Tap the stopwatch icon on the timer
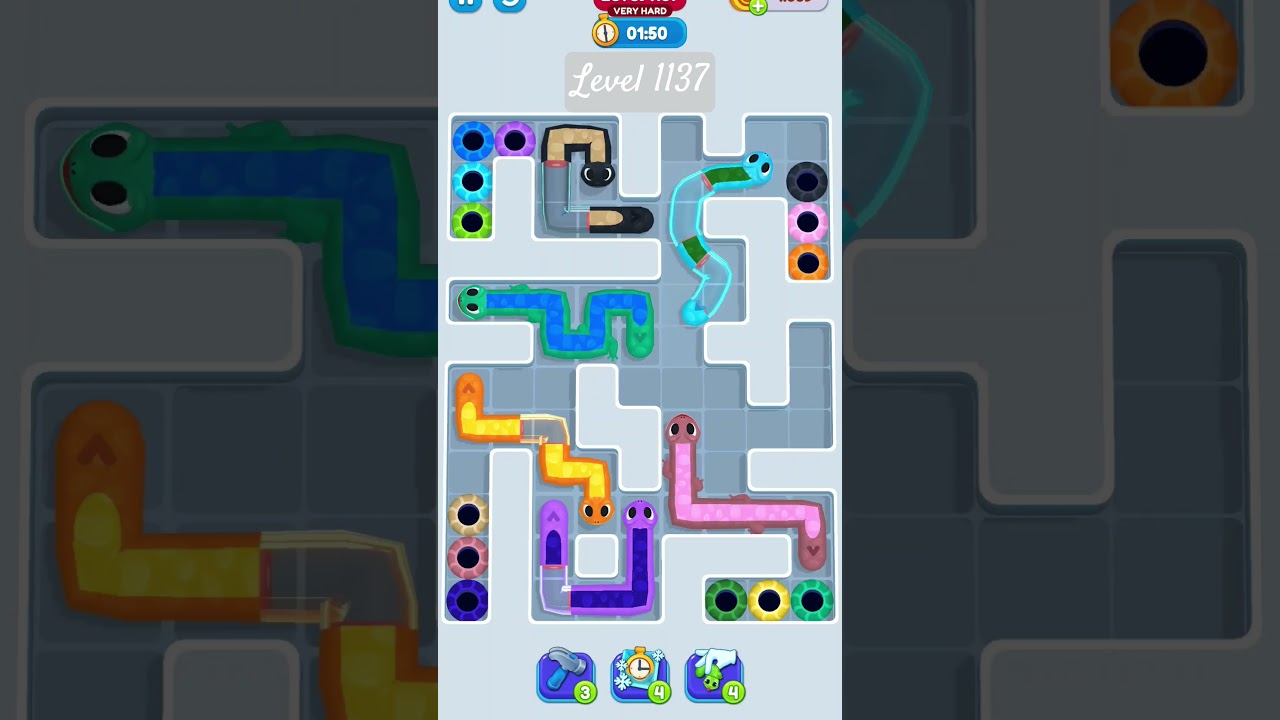The width and height of the screenshot is (1280, 720). [x=604, y=32]
